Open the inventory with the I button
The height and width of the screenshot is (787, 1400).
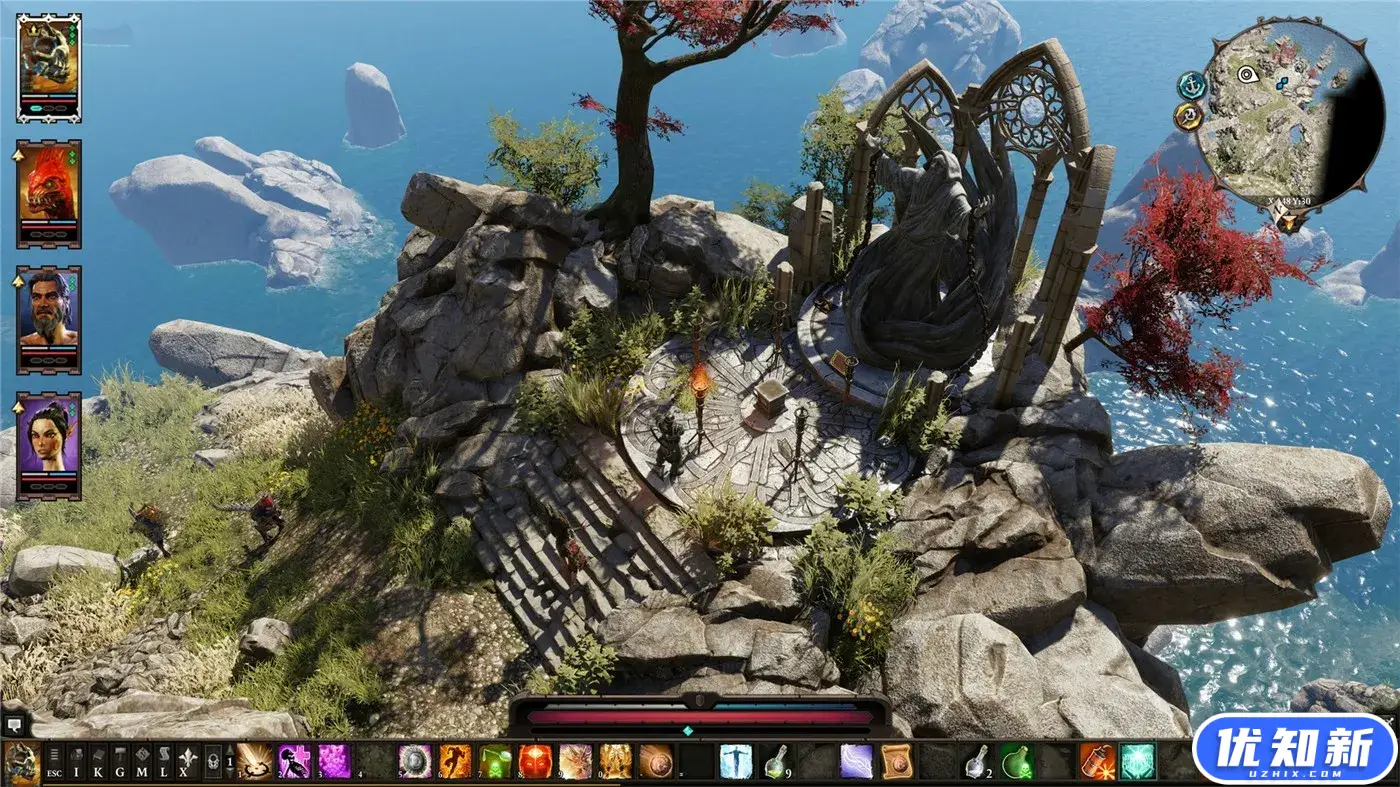pos(76,762)
